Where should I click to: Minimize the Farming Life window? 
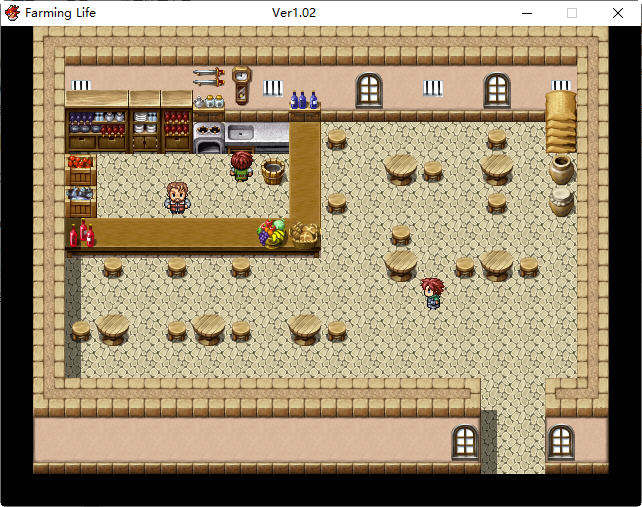526,13
